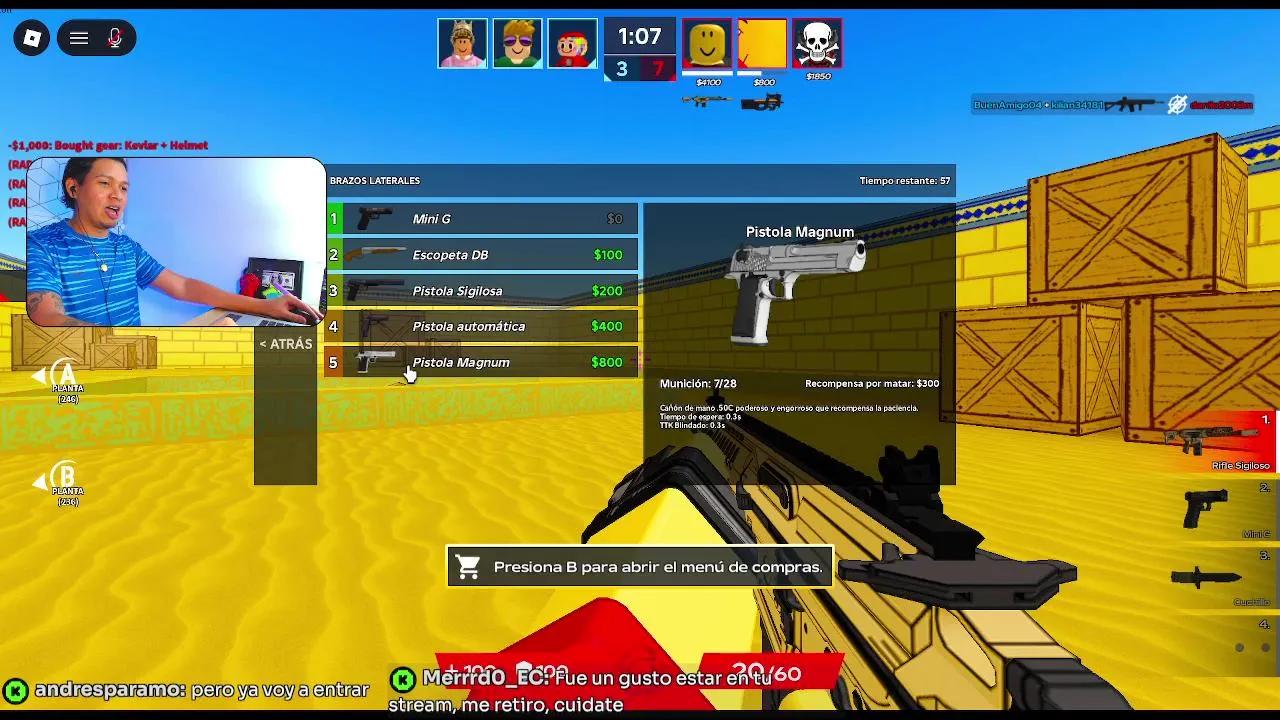Click the crowned avatar teammate portrait

pos(462,42)
